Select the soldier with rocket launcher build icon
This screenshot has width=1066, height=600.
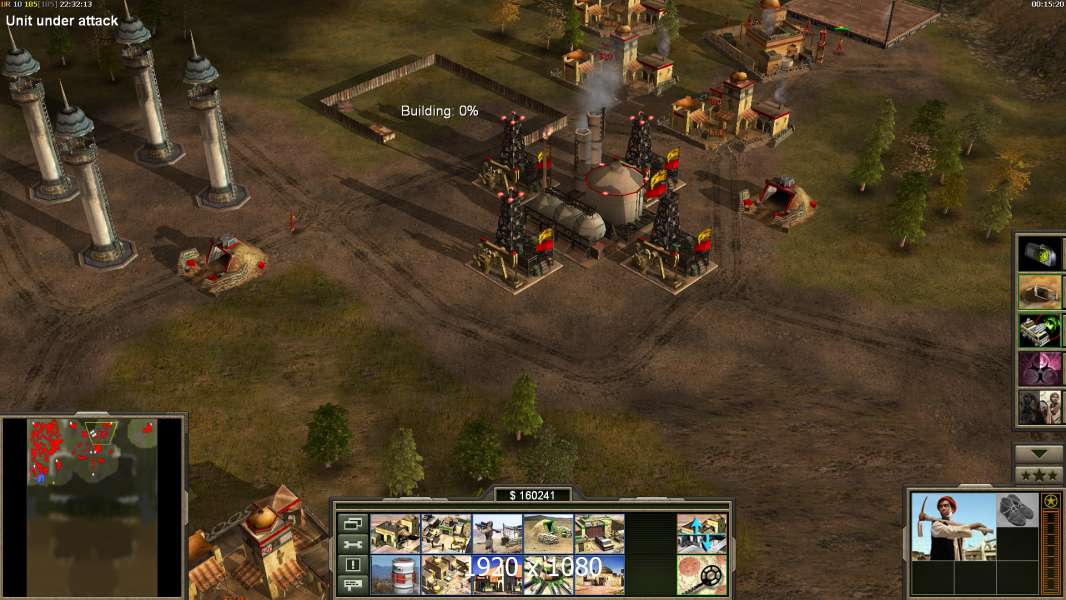click(497, 534)
